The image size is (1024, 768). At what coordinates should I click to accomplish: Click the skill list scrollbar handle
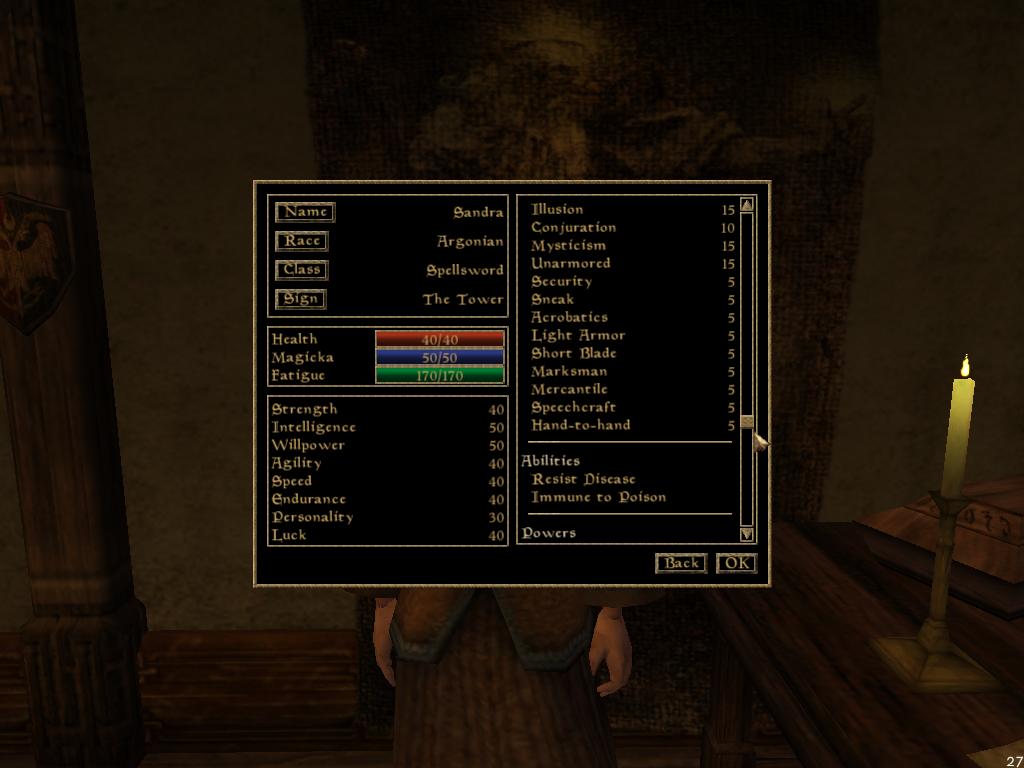click(x=747, y=422)
